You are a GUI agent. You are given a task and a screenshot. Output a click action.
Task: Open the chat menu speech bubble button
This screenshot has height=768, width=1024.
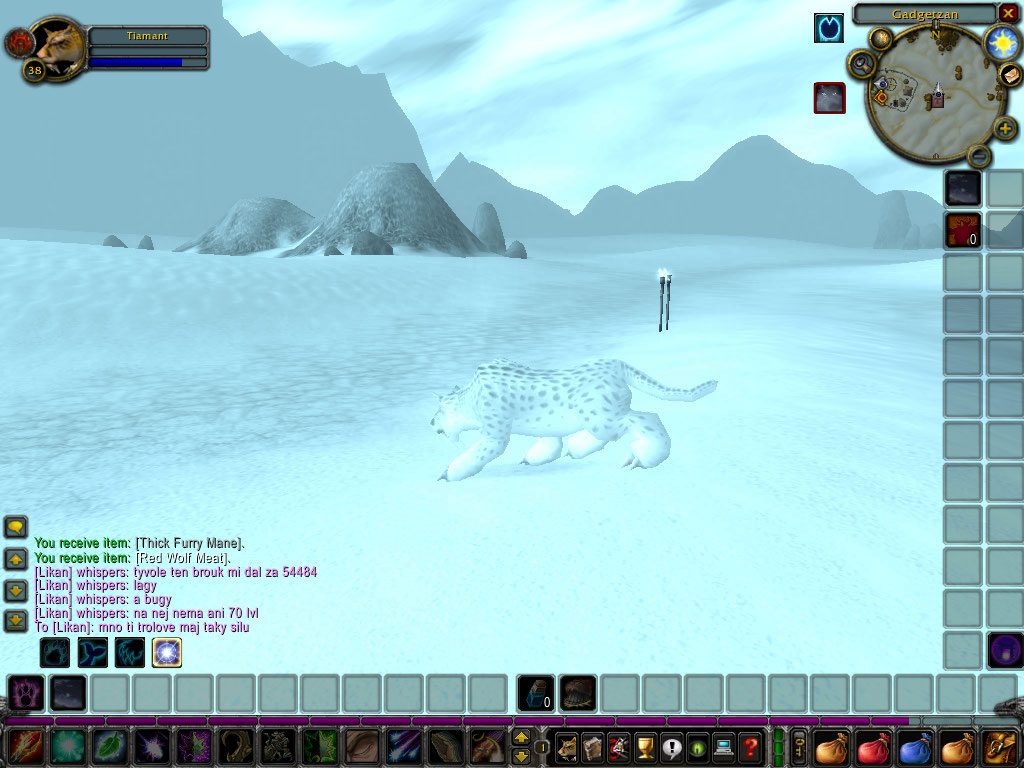click(16, 527)
